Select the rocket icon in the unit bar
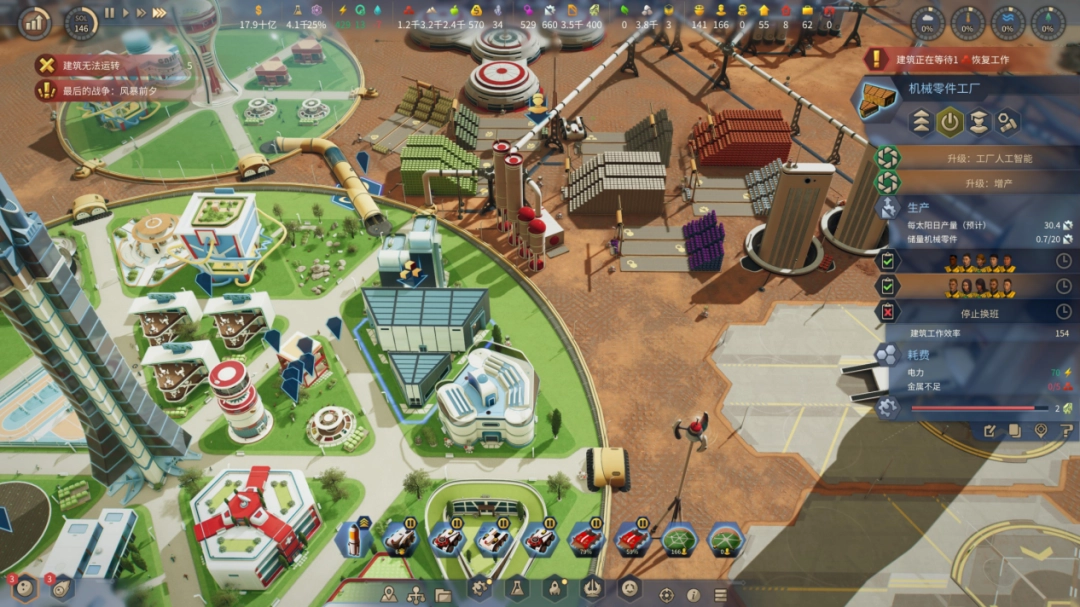 (354, 539)
